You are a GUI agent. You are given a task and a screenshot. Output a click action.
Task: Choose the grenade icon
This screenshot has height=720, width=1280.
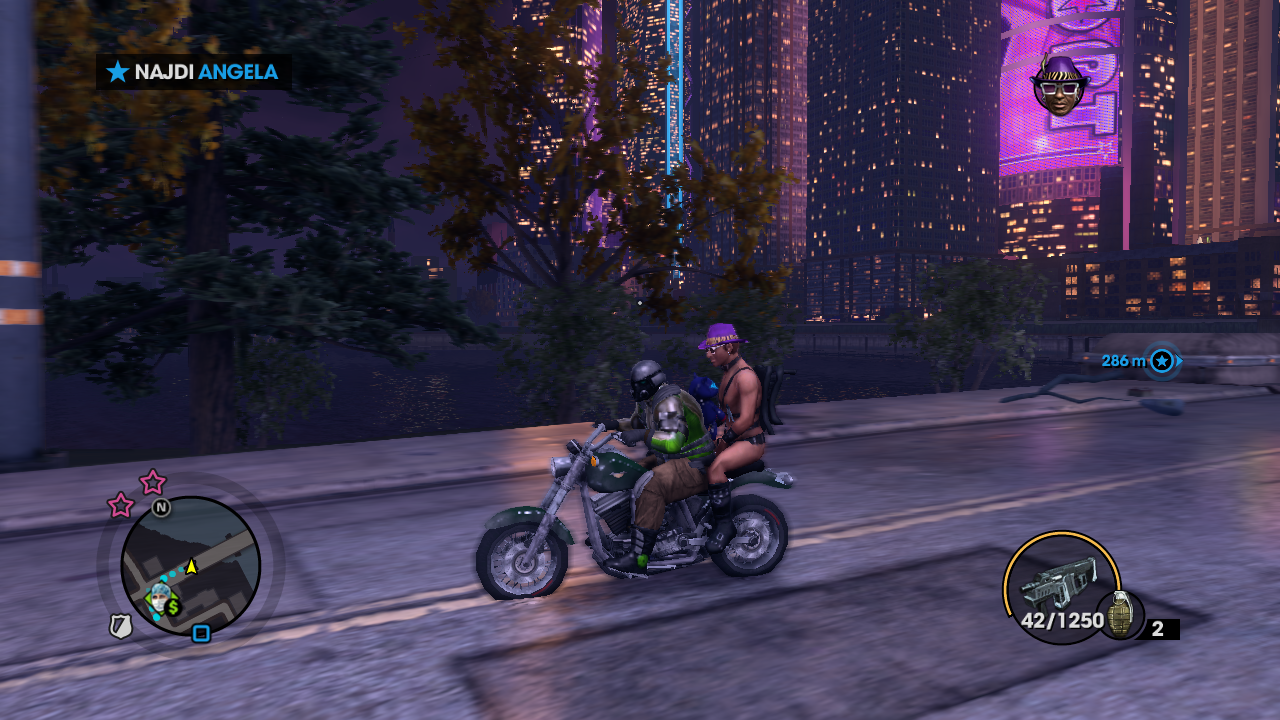pyautogui.click(x=1122, y=613)
